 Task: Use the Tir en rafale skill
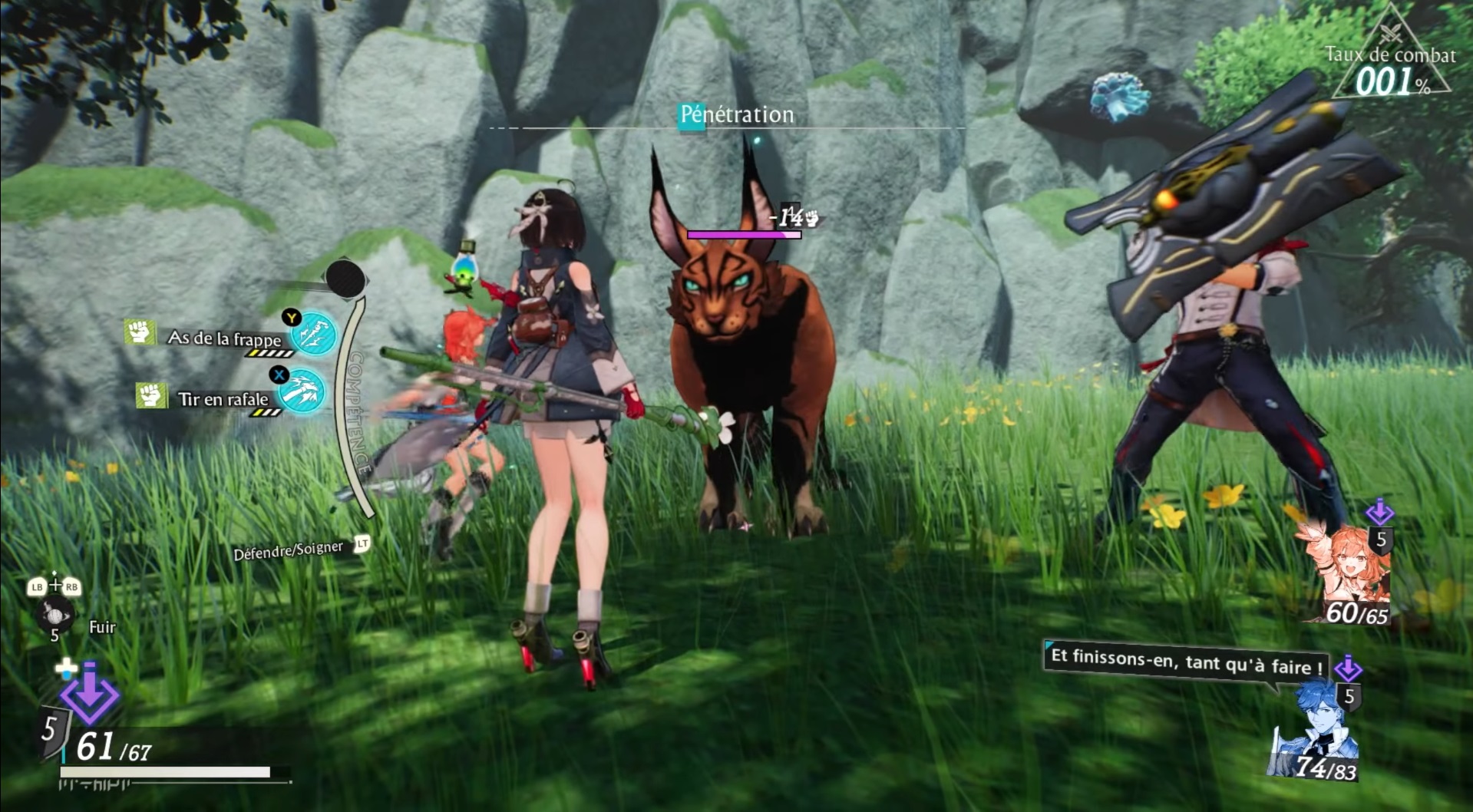(301, 392)
